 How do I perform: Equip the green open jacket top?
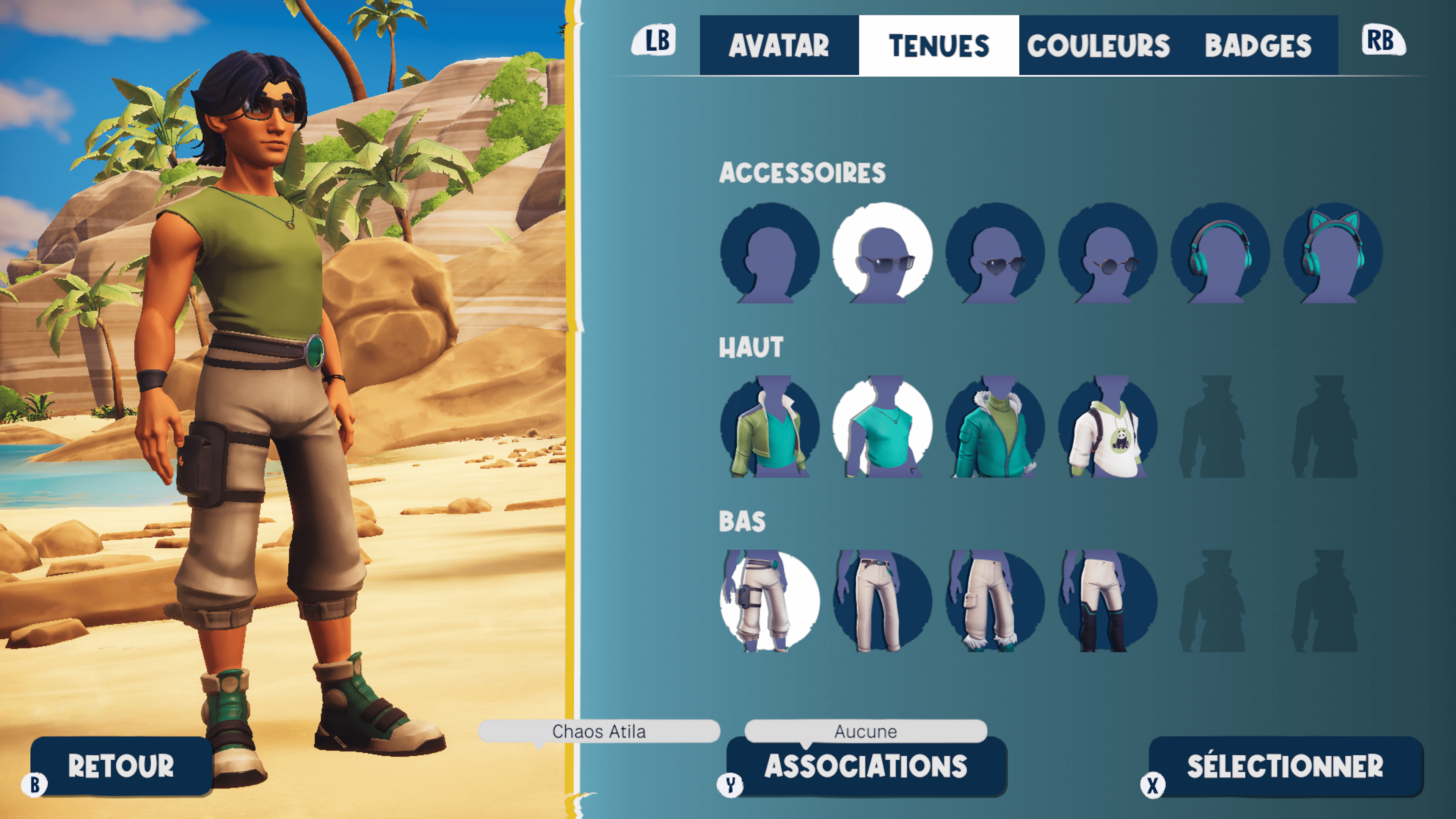(769, 427)
